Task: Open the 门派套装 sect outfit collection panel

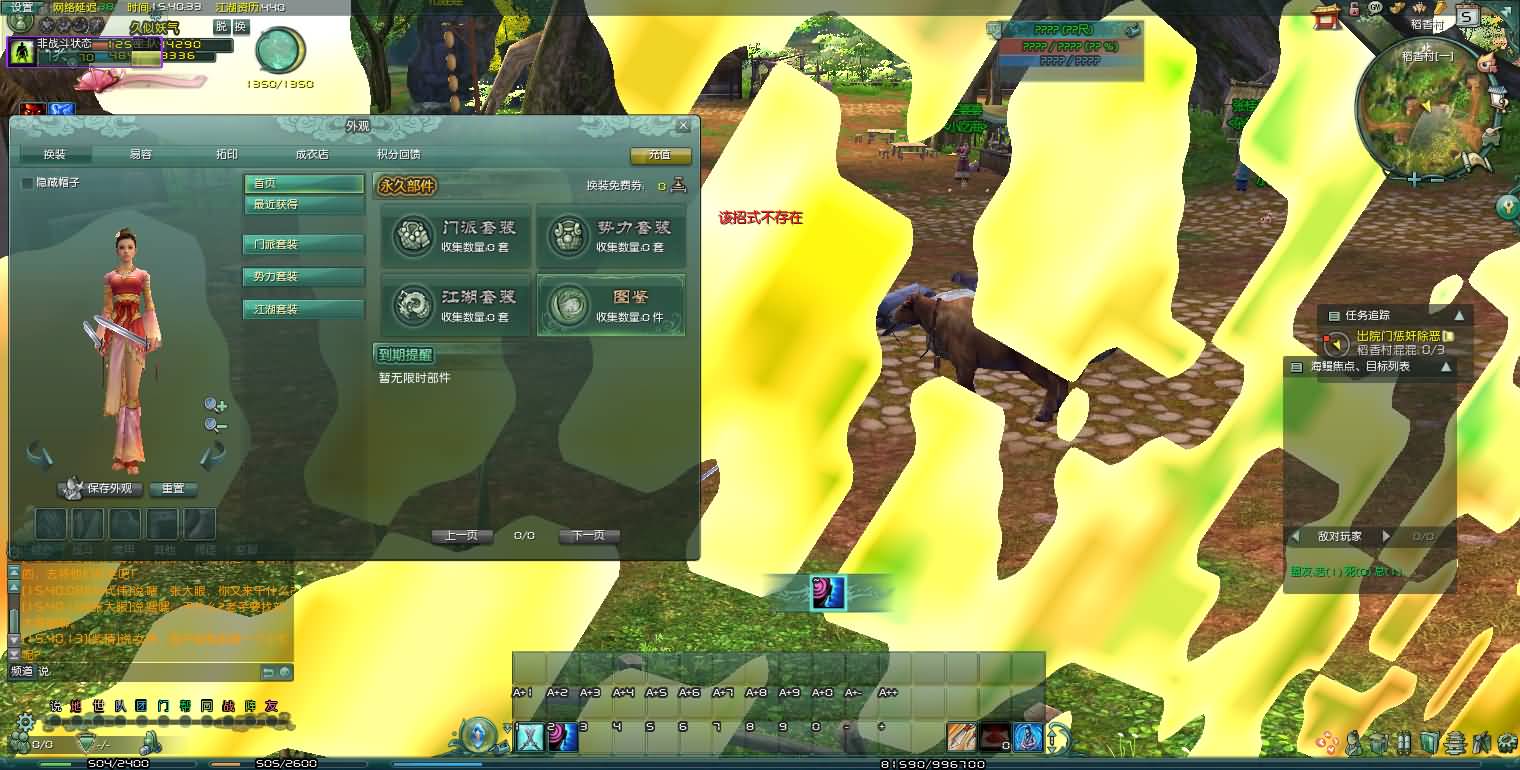Action: point(455,237)
